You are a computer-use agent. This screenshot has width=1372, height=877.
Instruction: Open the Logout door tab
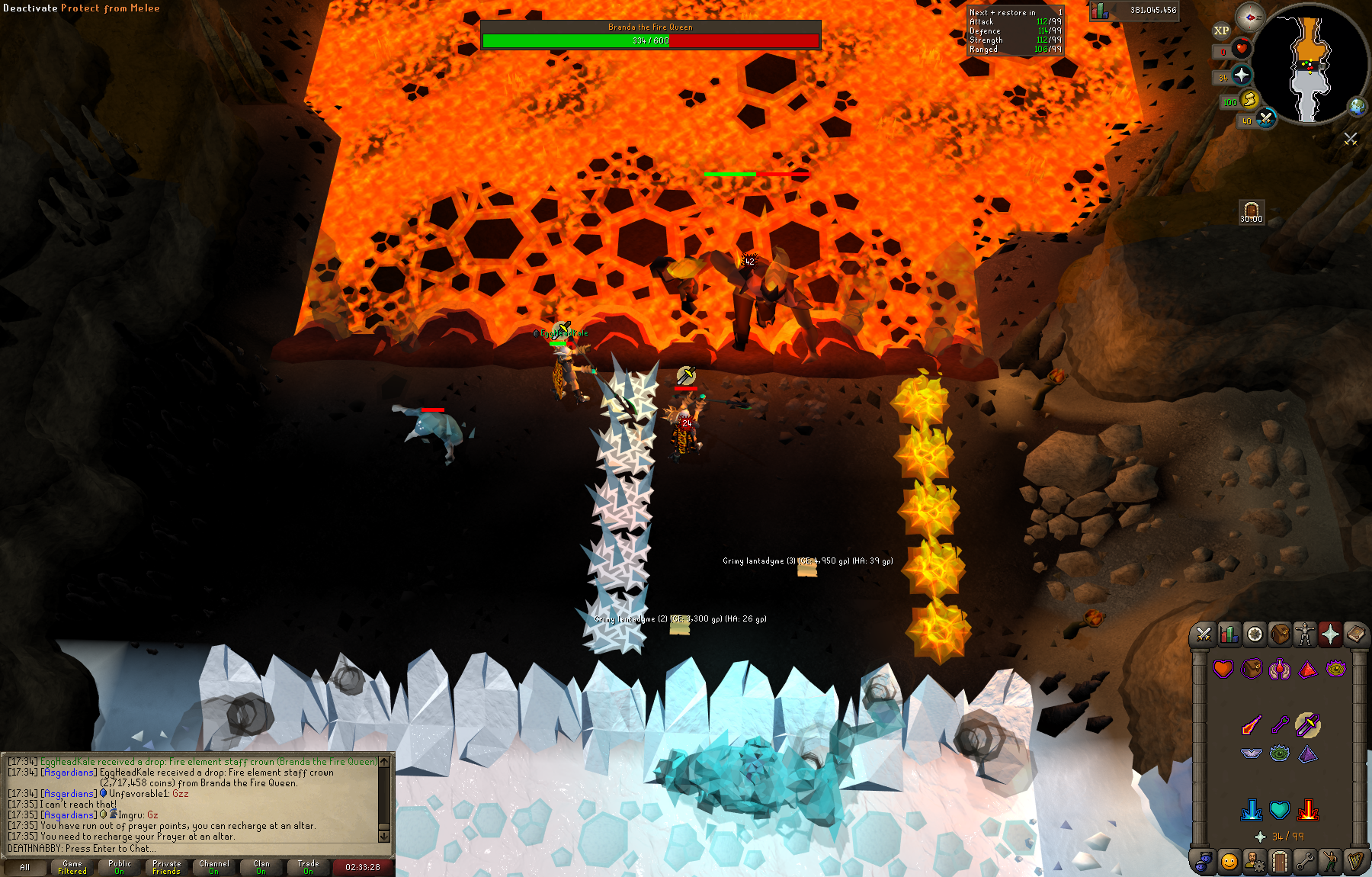click(x=1280, y=862)
